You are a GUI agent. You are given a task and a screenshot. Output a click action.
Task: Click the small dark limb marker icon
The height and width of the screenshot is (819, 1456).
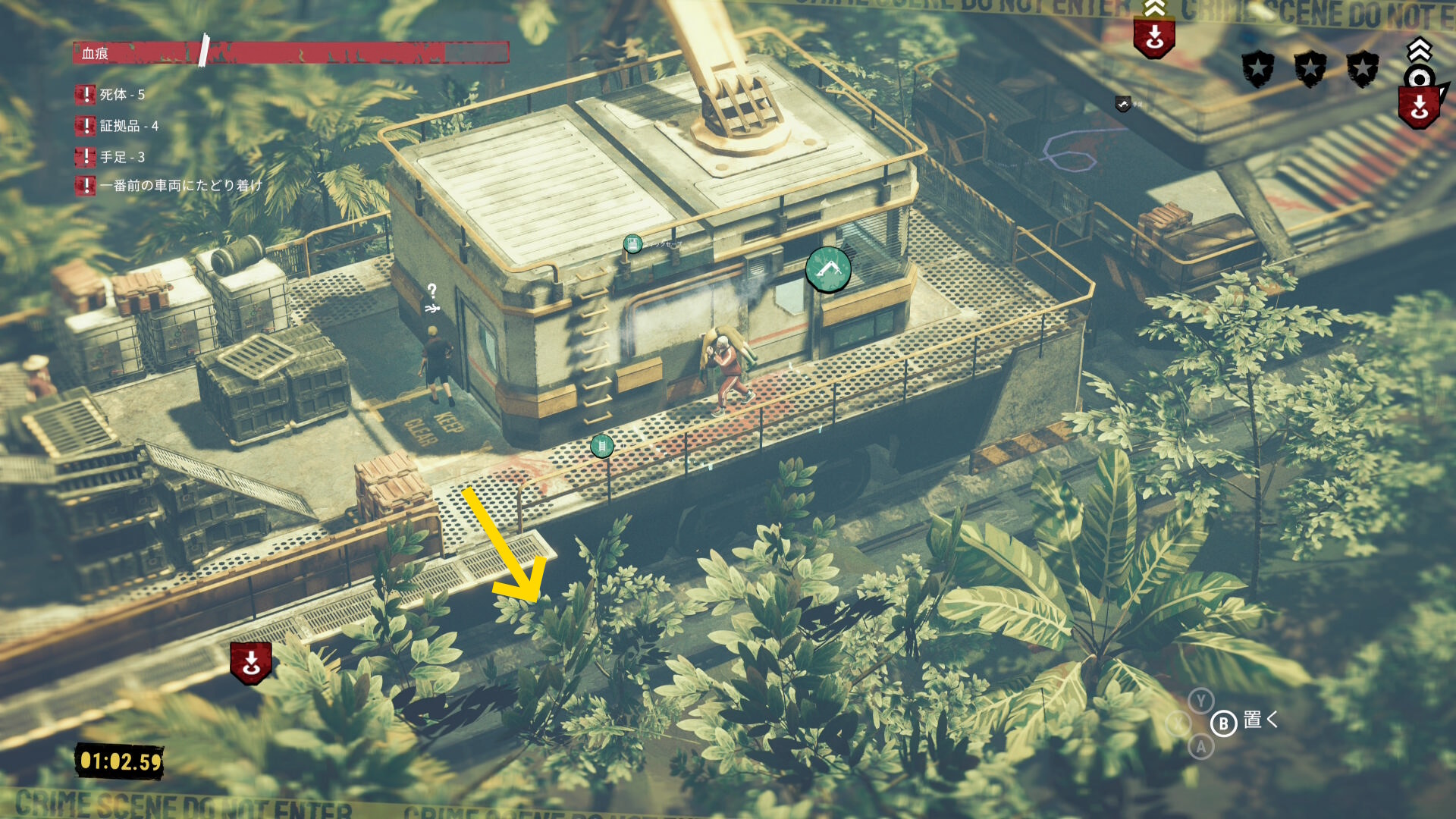click(1123, 104)
